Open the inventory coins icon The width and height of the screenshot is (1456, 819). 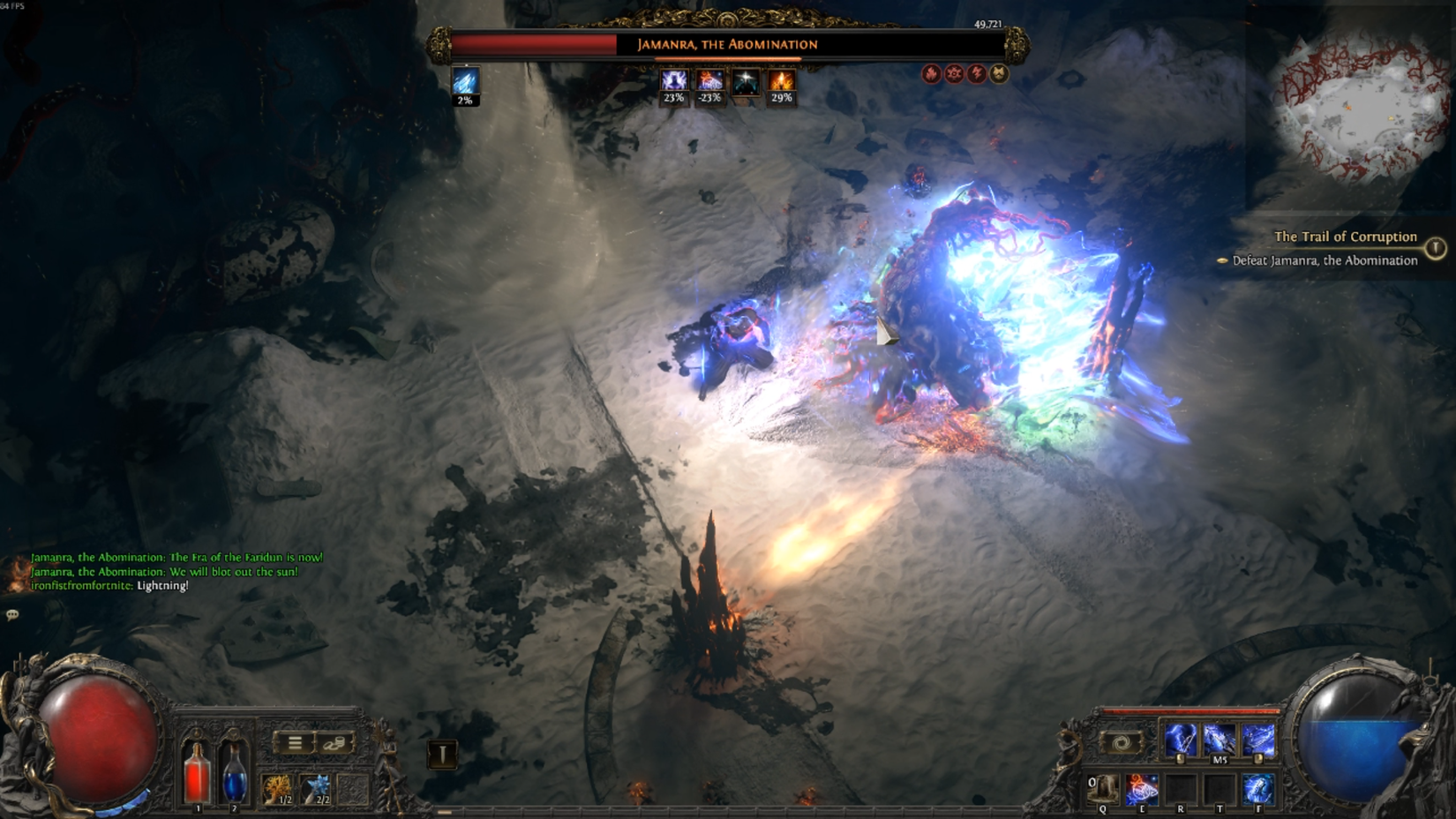coord(334,742)
